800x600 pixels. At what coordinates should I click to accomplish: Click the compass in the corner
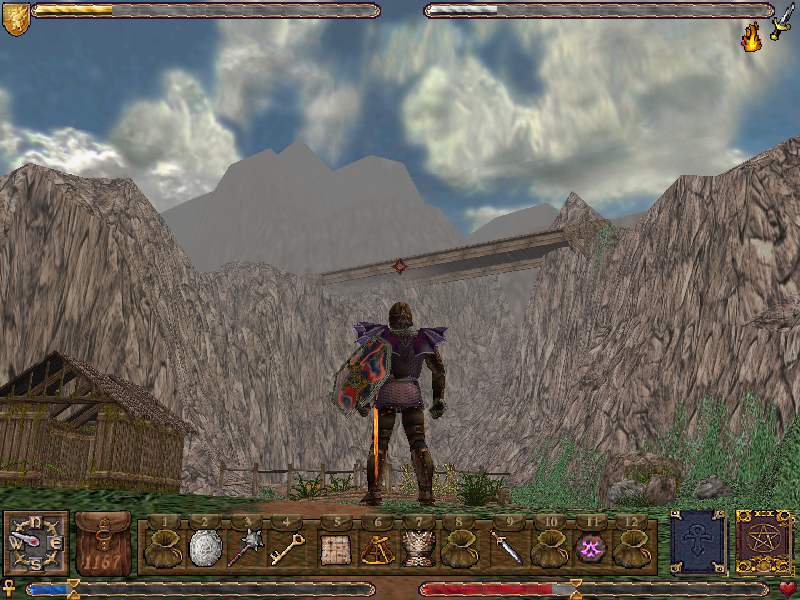pyautogui.click(x=36, y=544)
